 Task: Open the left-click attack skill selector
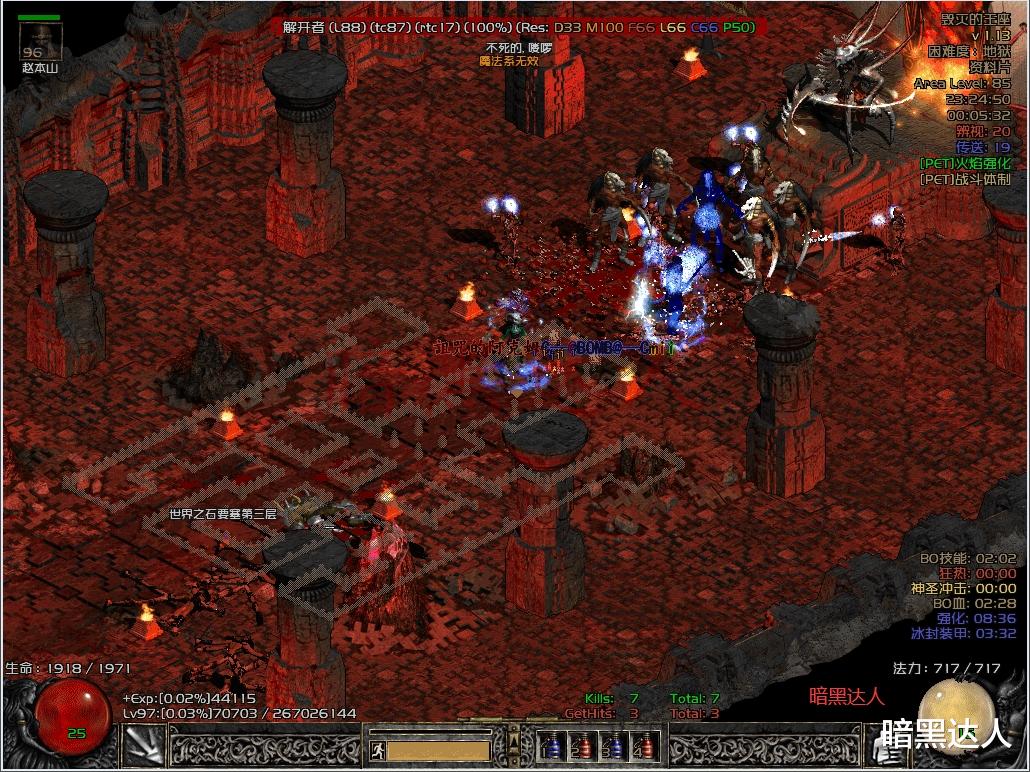(143, 746)
